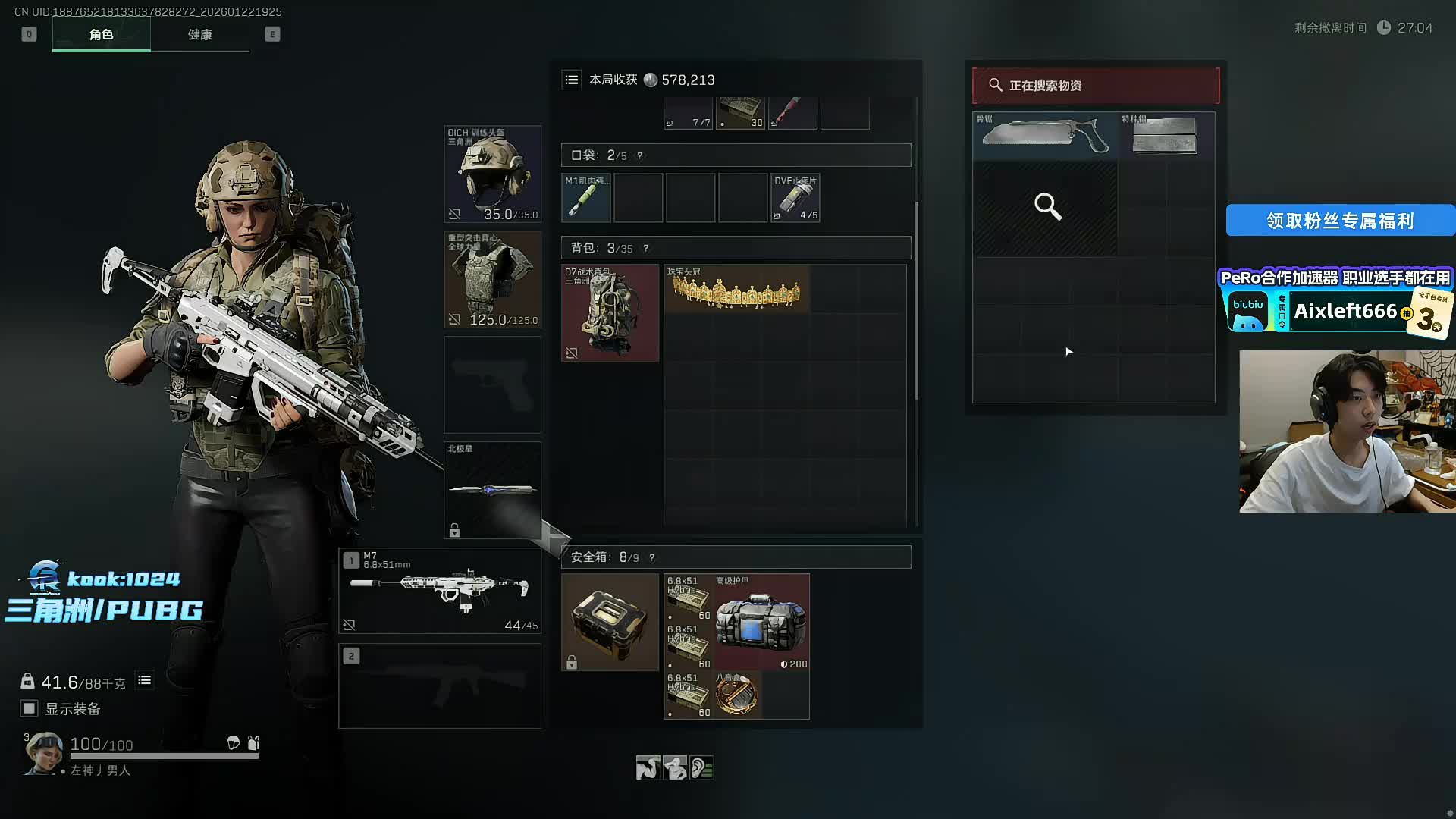Open the carry weight details list

(144, 680)
